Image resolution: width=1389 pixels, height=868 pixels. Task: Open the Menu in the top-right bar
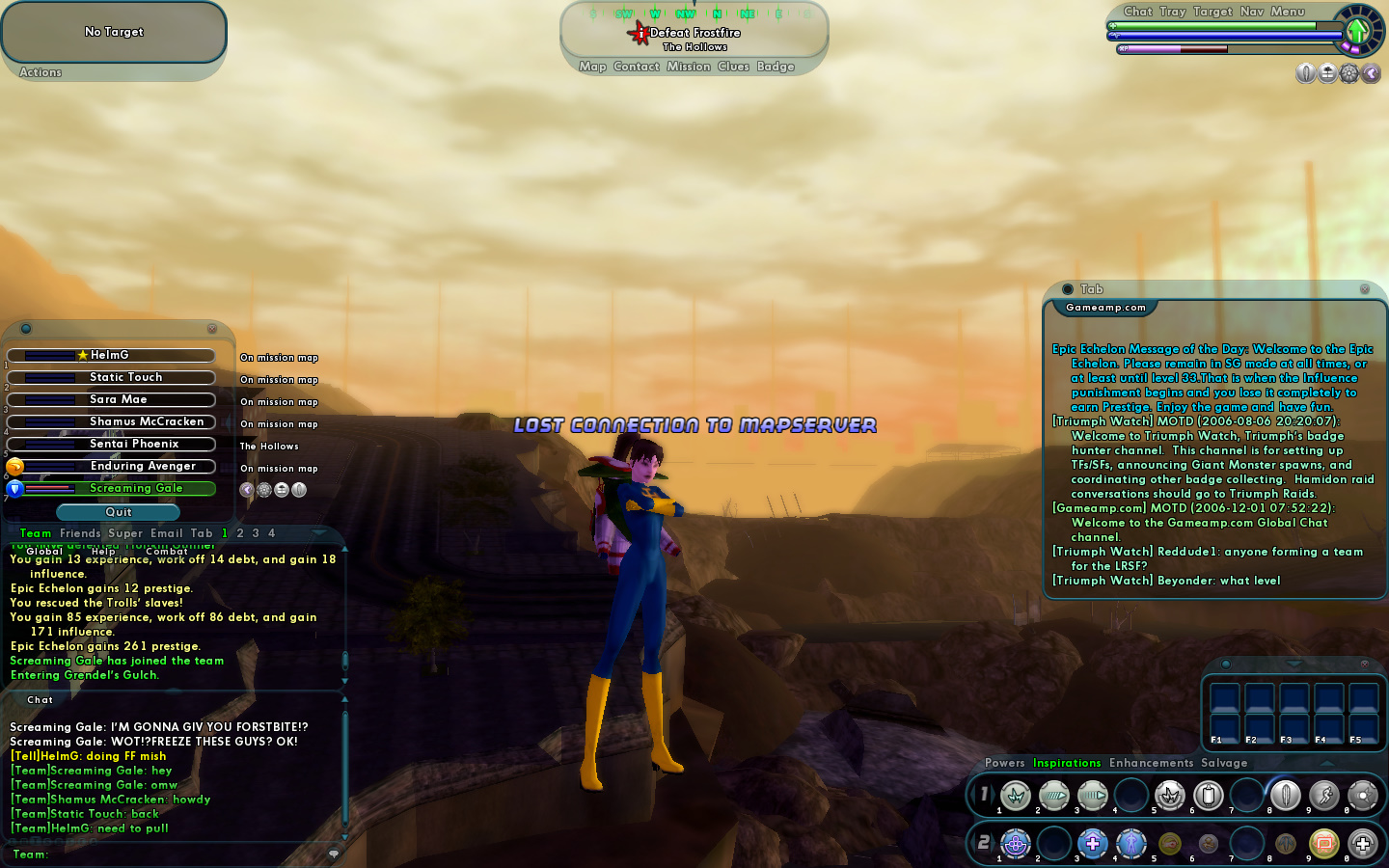1287,12
